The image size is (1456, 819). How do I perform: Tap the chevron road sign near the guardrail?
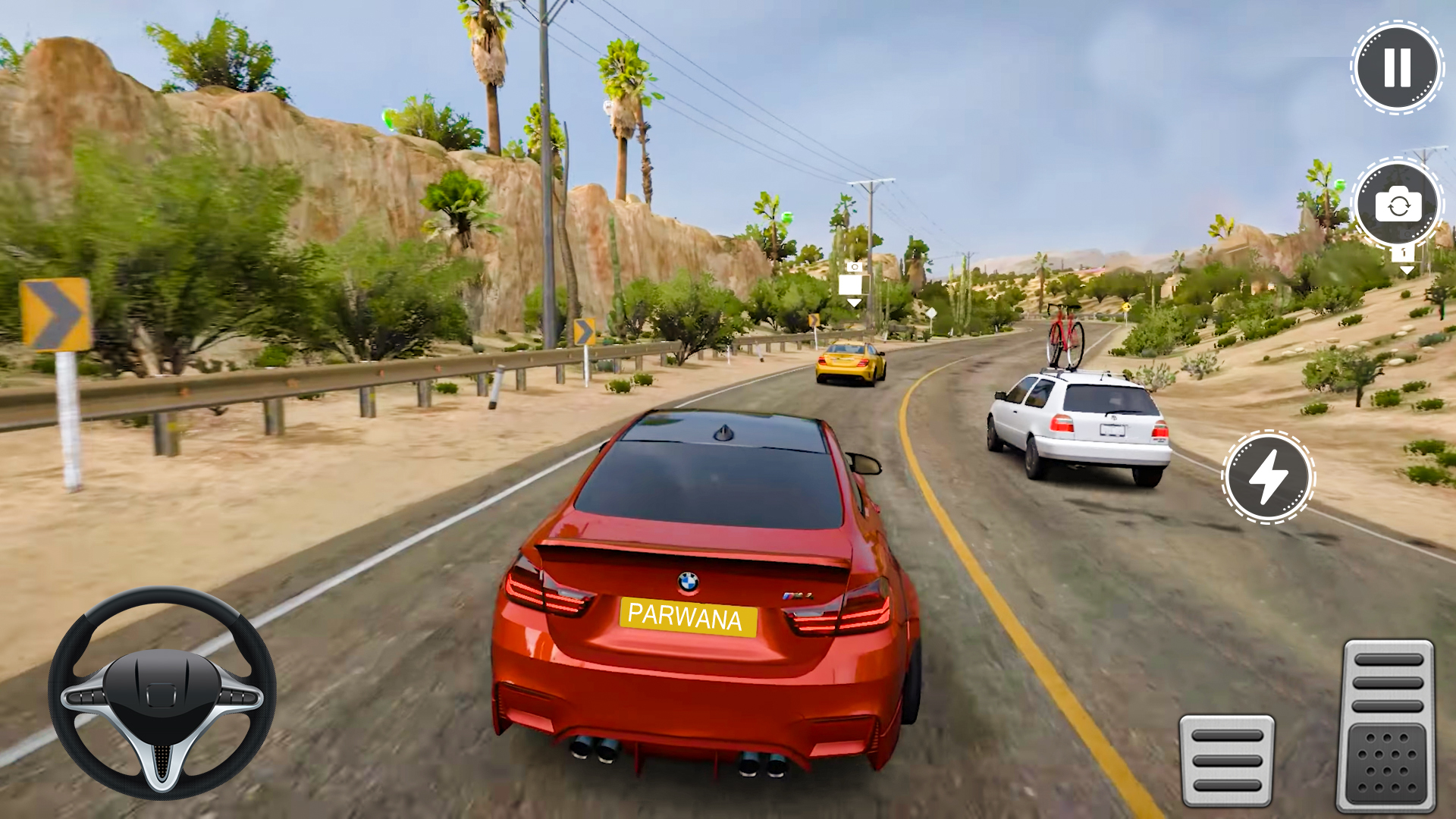584,330
